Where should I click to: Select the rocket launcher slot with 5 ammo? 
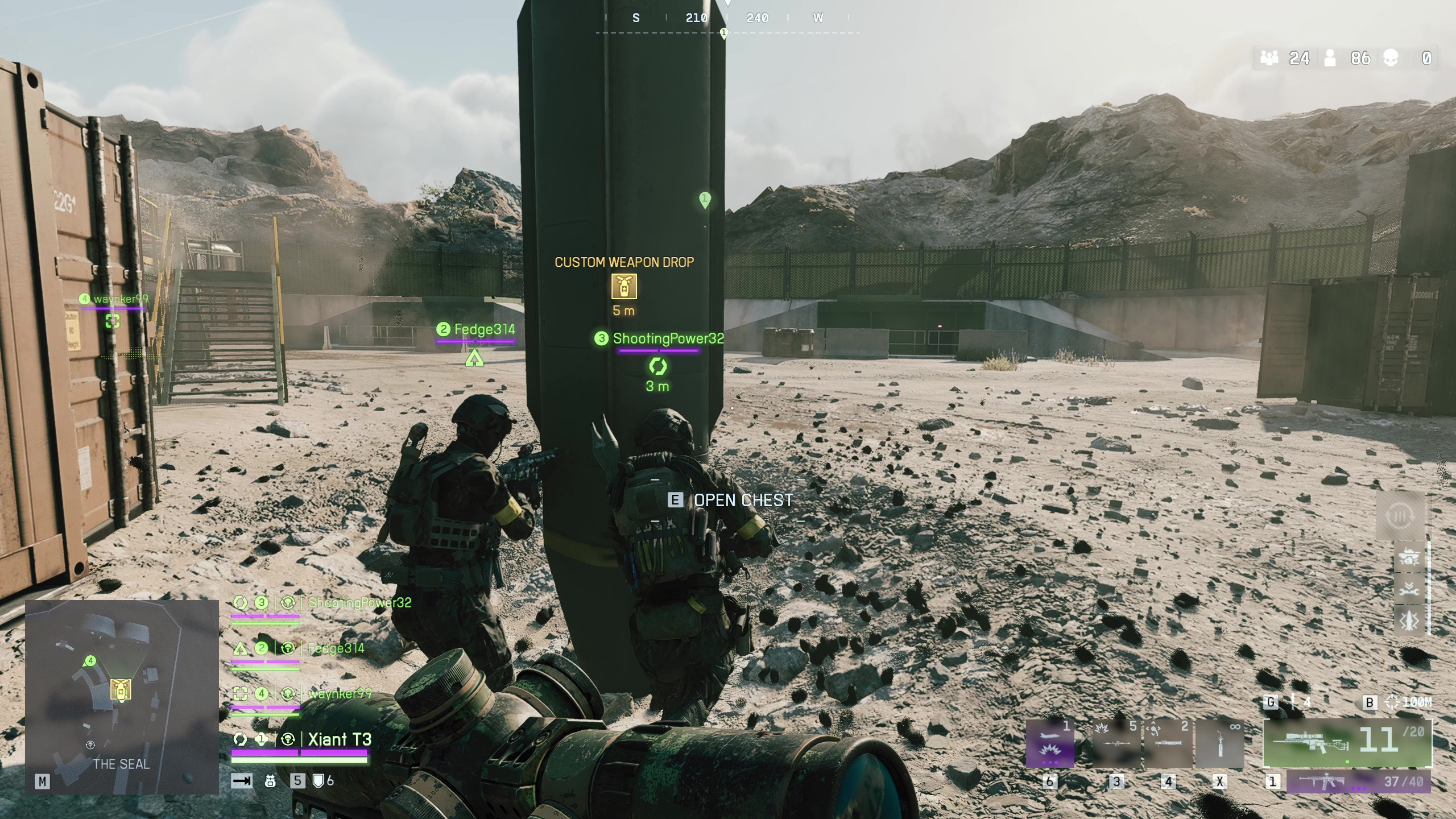[x=1116, y=745]
